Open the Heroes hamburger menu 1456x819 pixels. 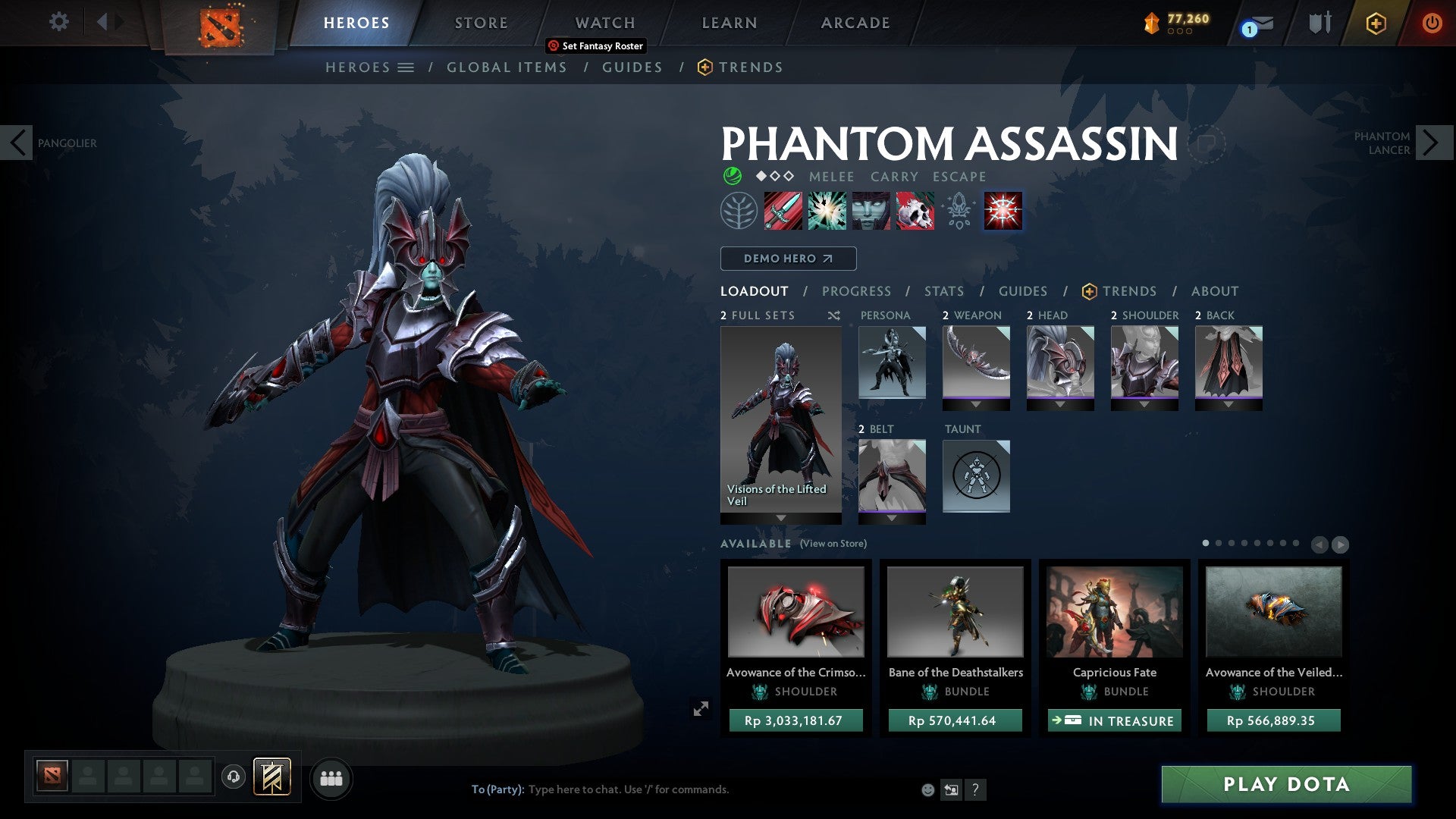click(x=406, y=67)
